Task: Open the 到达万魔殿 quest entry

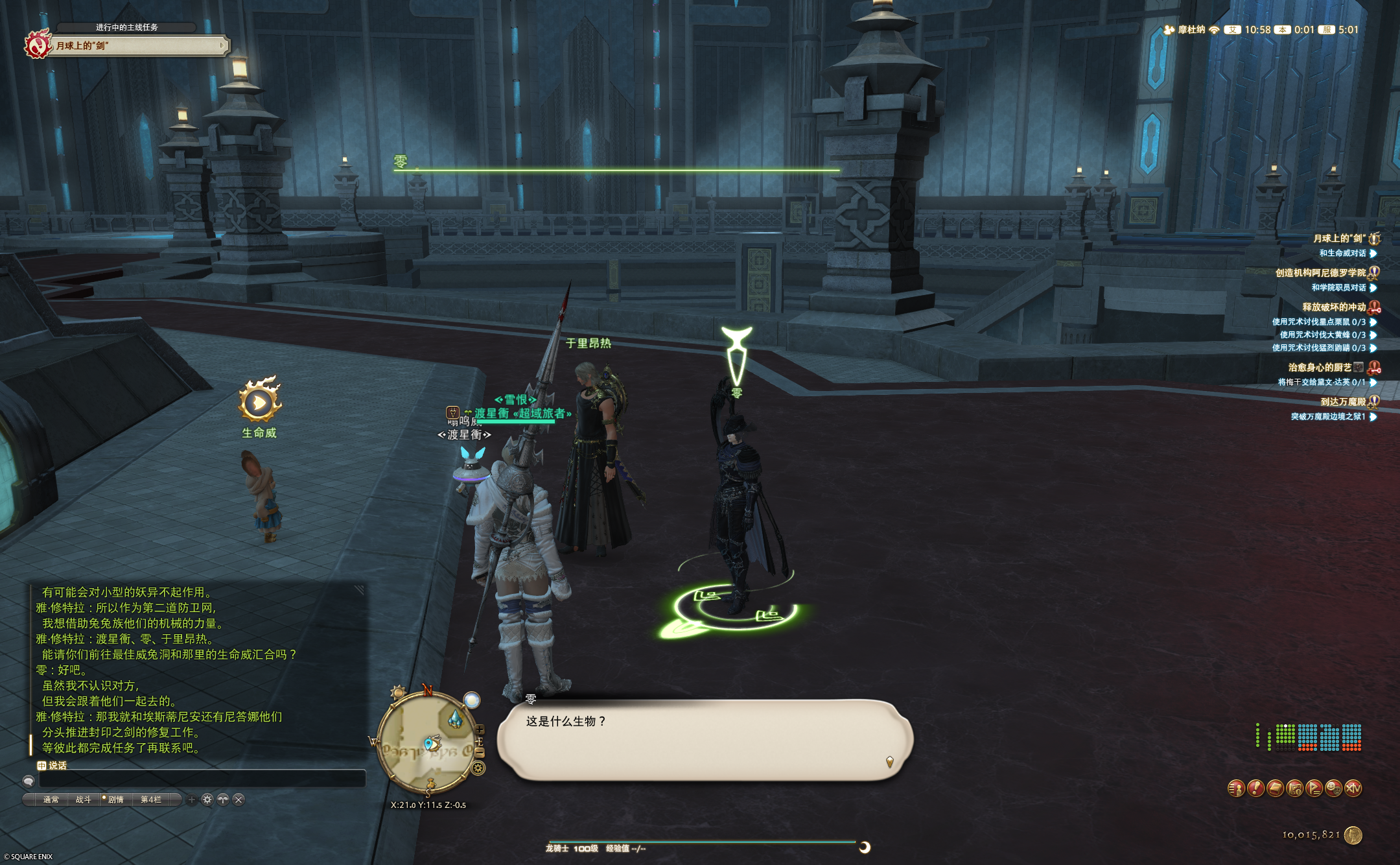Action: coord(1342,401)
